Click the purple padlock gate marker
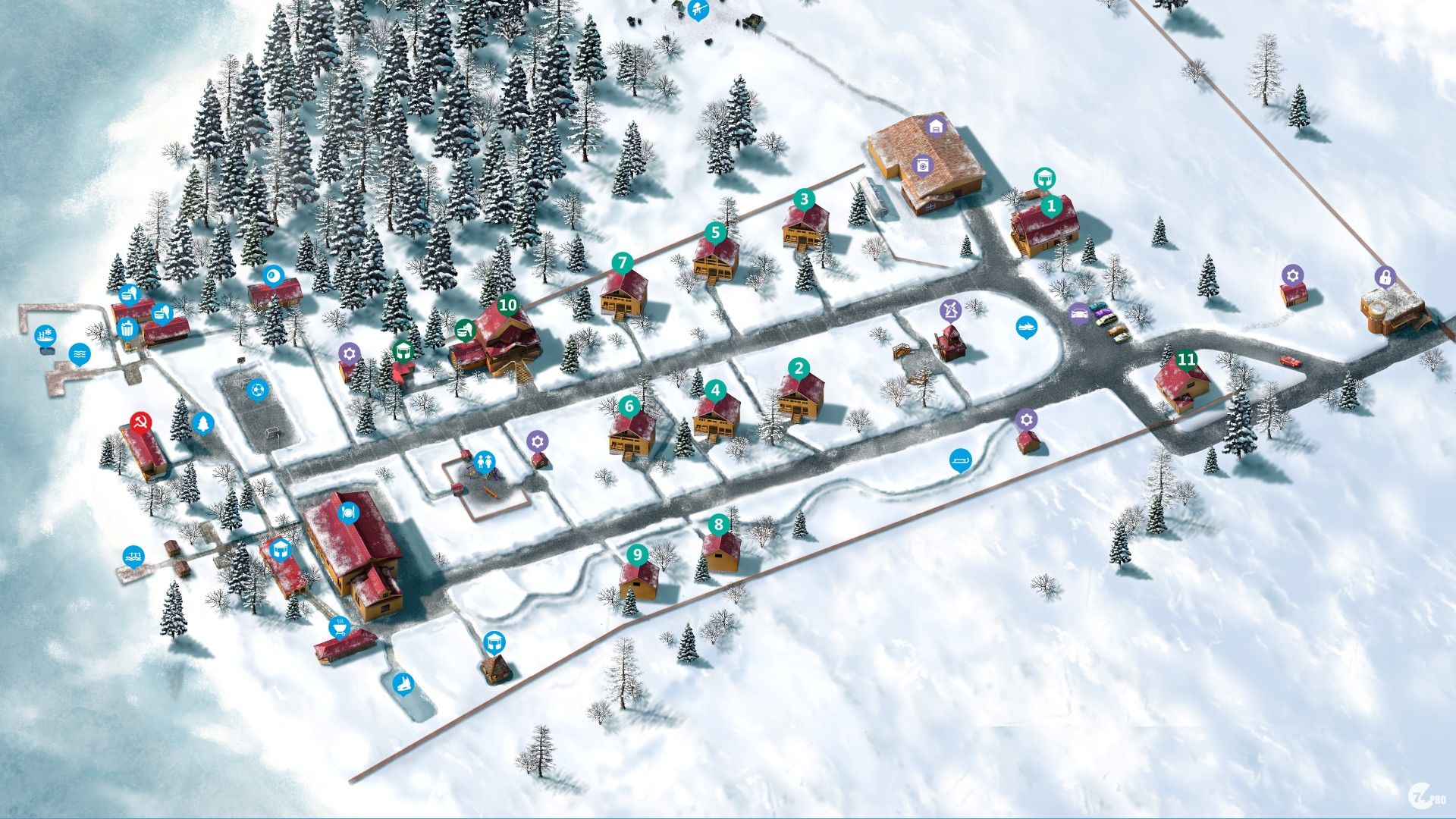This screenshot has width=1456, height=819. point(1385,277)
